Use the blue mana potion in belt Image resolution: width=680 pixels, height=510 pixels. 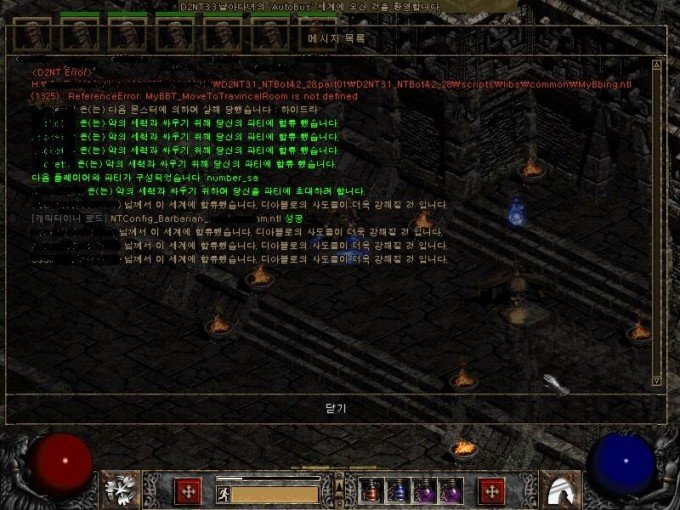coord(399,491)
